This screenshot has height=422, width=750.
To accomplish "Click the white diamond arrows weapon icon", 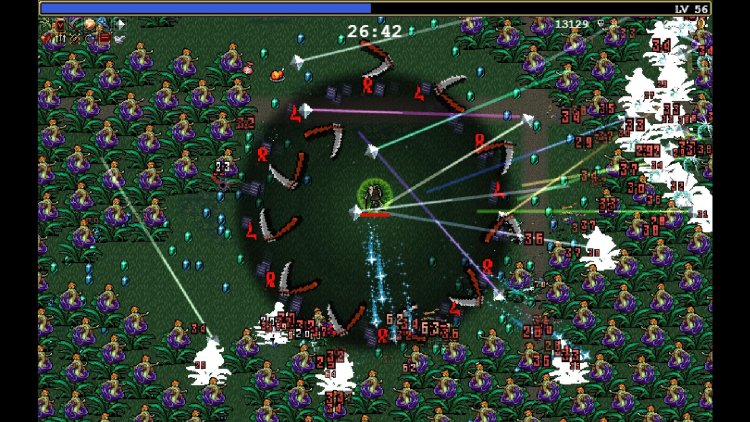I will click(120, 25).
